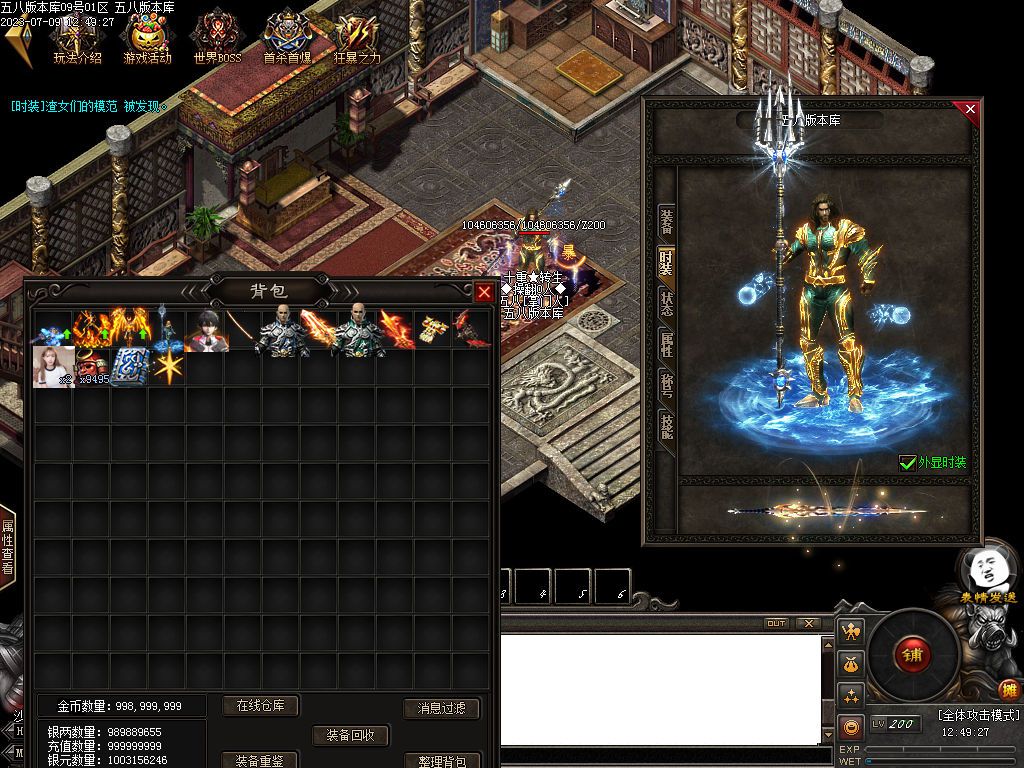Open the 游戏活动 events menu
Viewport: 1024px width, 768px height.
pyautogui.click(x=147, y=40)
